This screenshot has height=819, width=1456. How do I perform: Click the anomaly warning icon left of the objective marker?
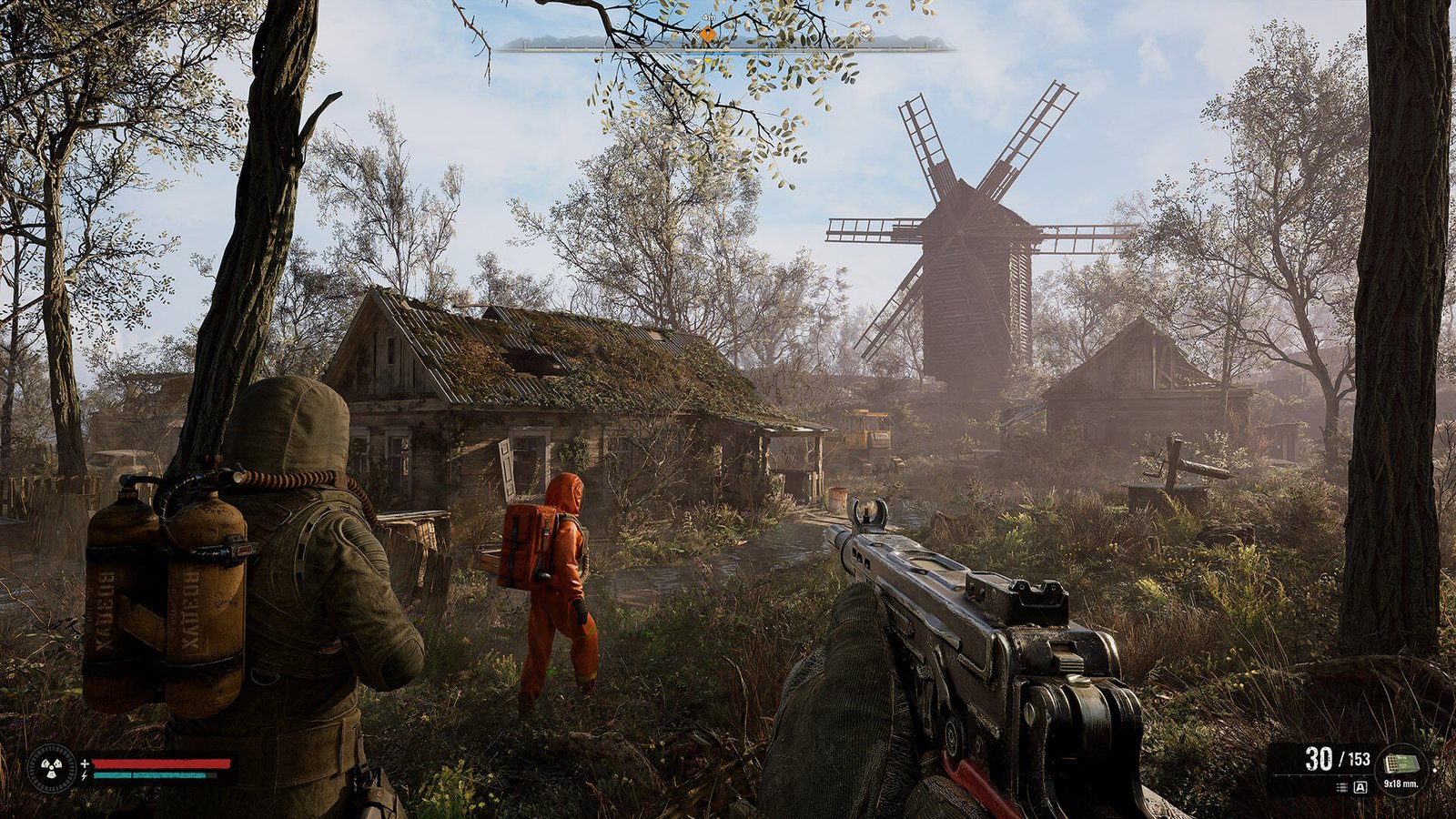coord(697,34)
